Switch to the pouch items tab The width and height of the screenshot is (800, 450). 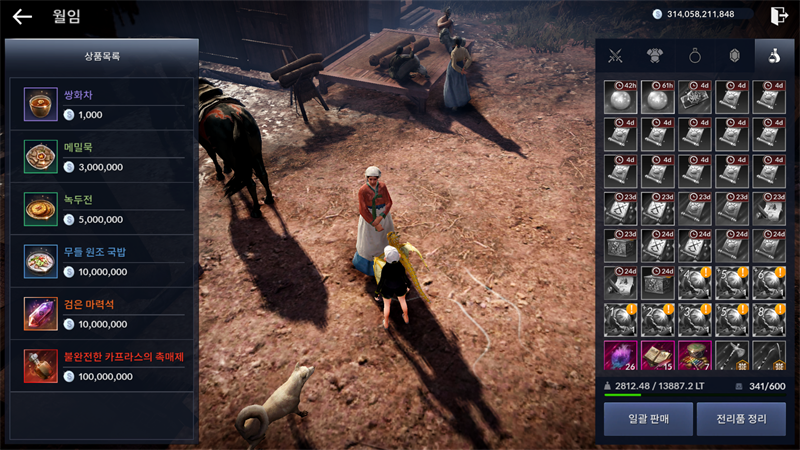[772, 57]
